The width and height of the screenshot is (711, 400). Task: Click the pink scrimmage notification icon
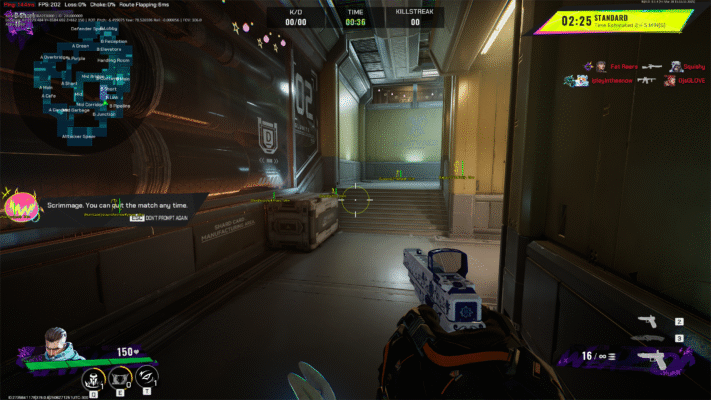pyautogui.click(x=20, y=205)
